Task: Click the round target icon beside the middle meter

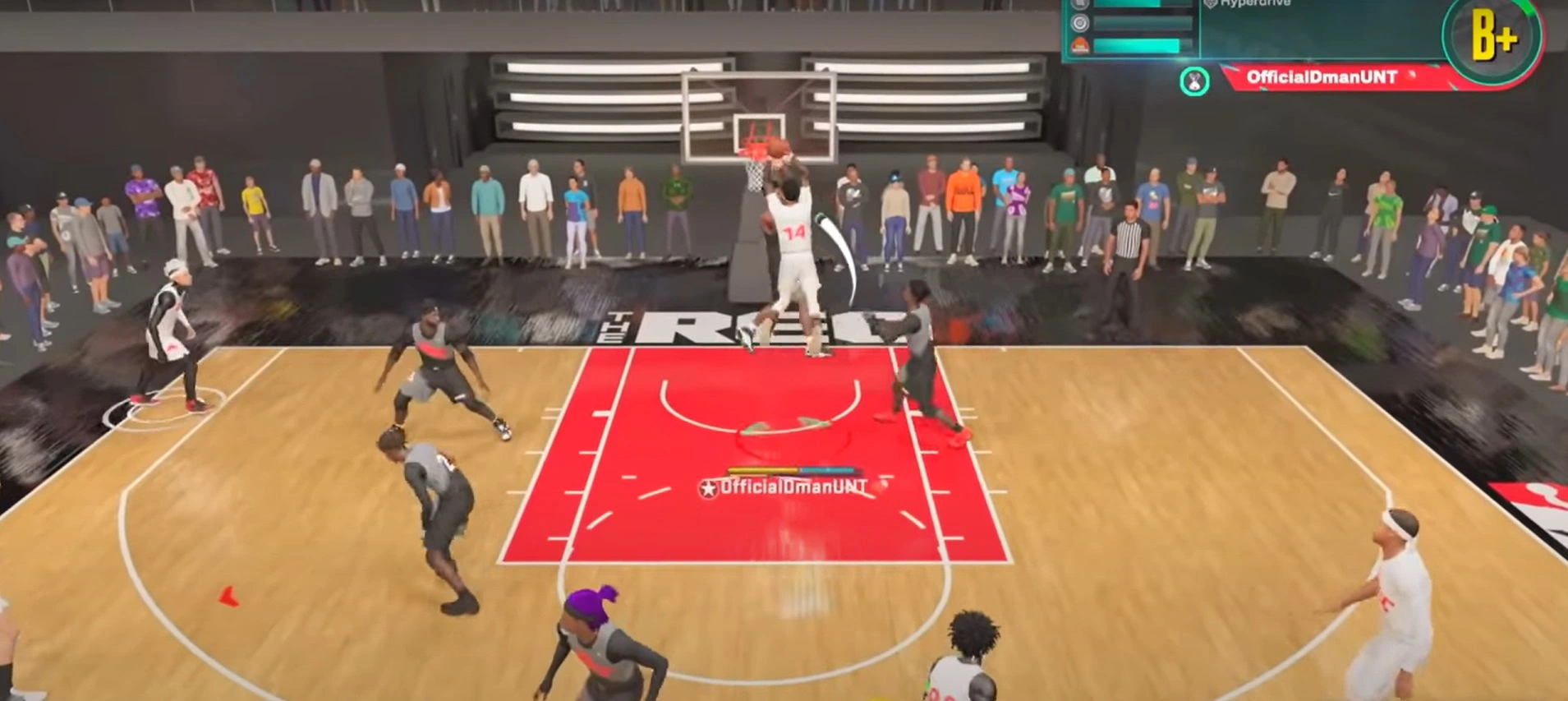Action: point(1080,23)
